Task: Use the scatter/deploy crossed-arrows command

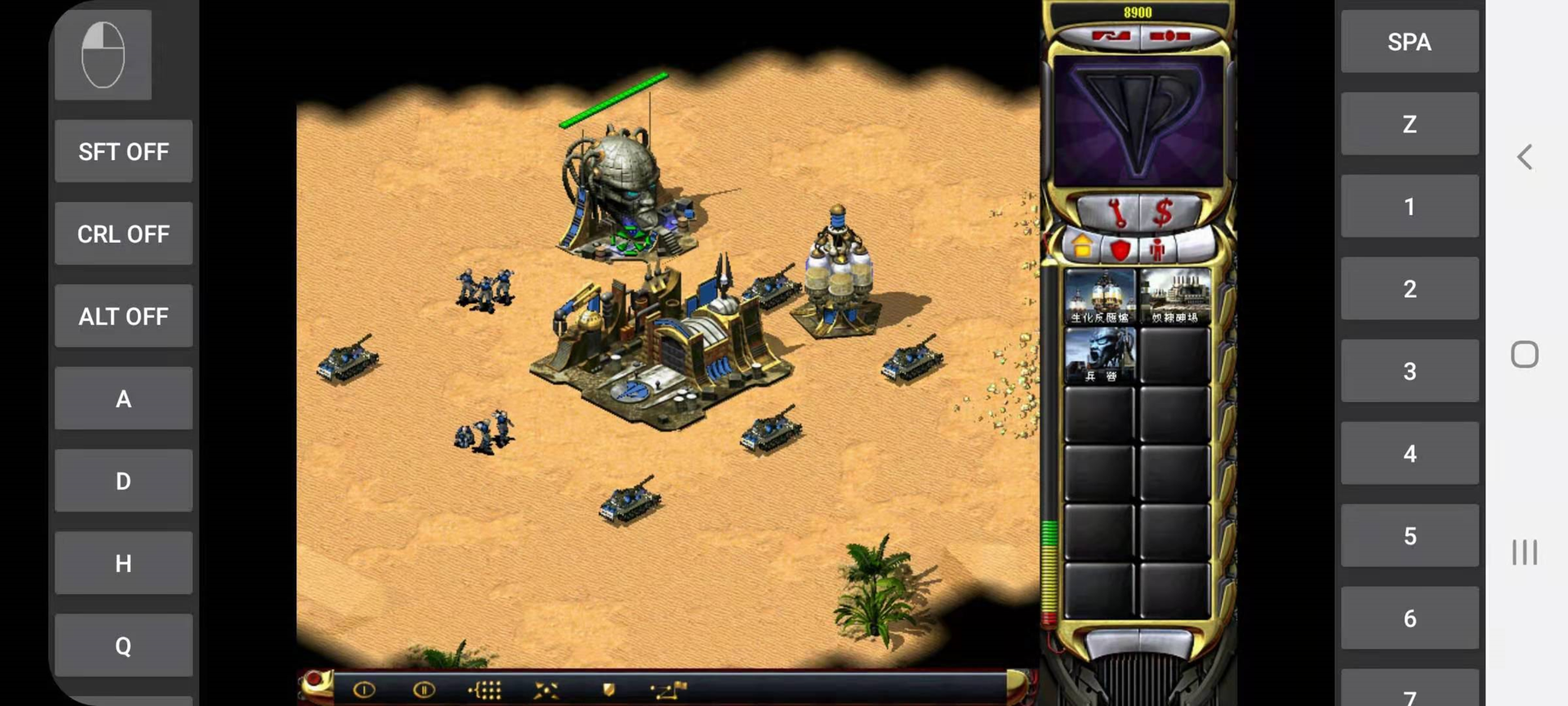Action: [546, 690]
